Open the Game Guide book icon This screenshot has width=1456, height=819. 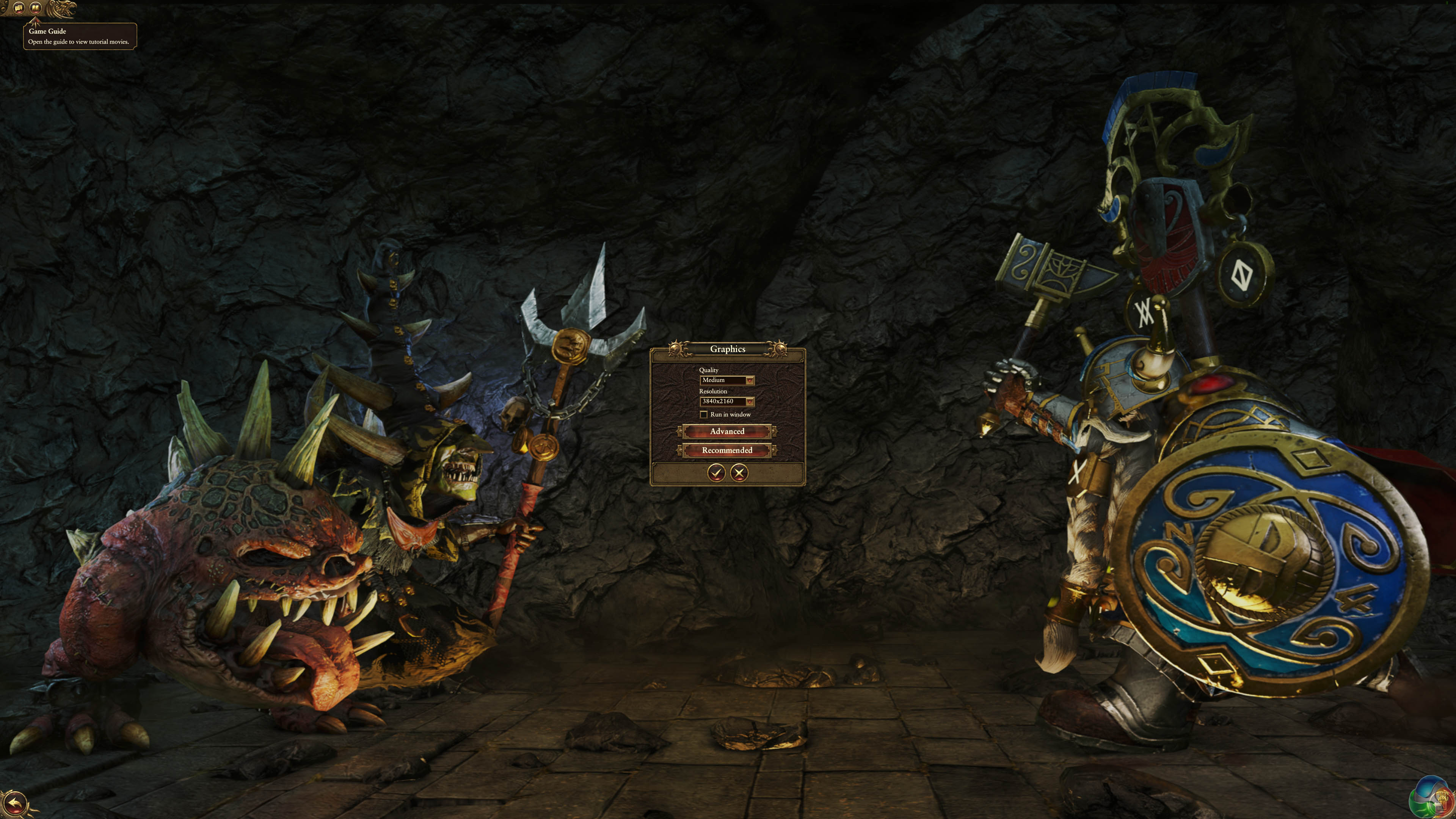pyautogui.click(x=36, y=8)
